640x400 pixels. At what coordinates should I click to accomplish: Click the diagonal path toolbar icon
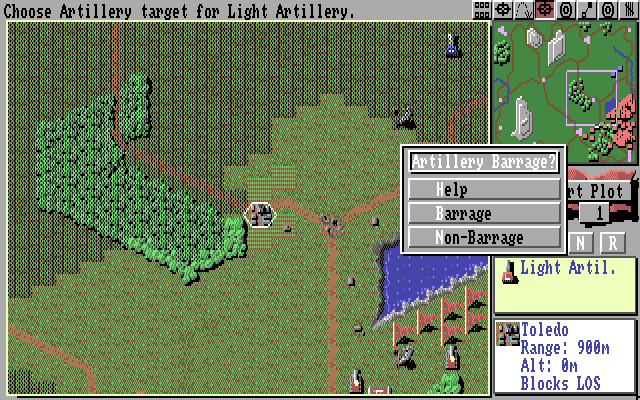587,10
